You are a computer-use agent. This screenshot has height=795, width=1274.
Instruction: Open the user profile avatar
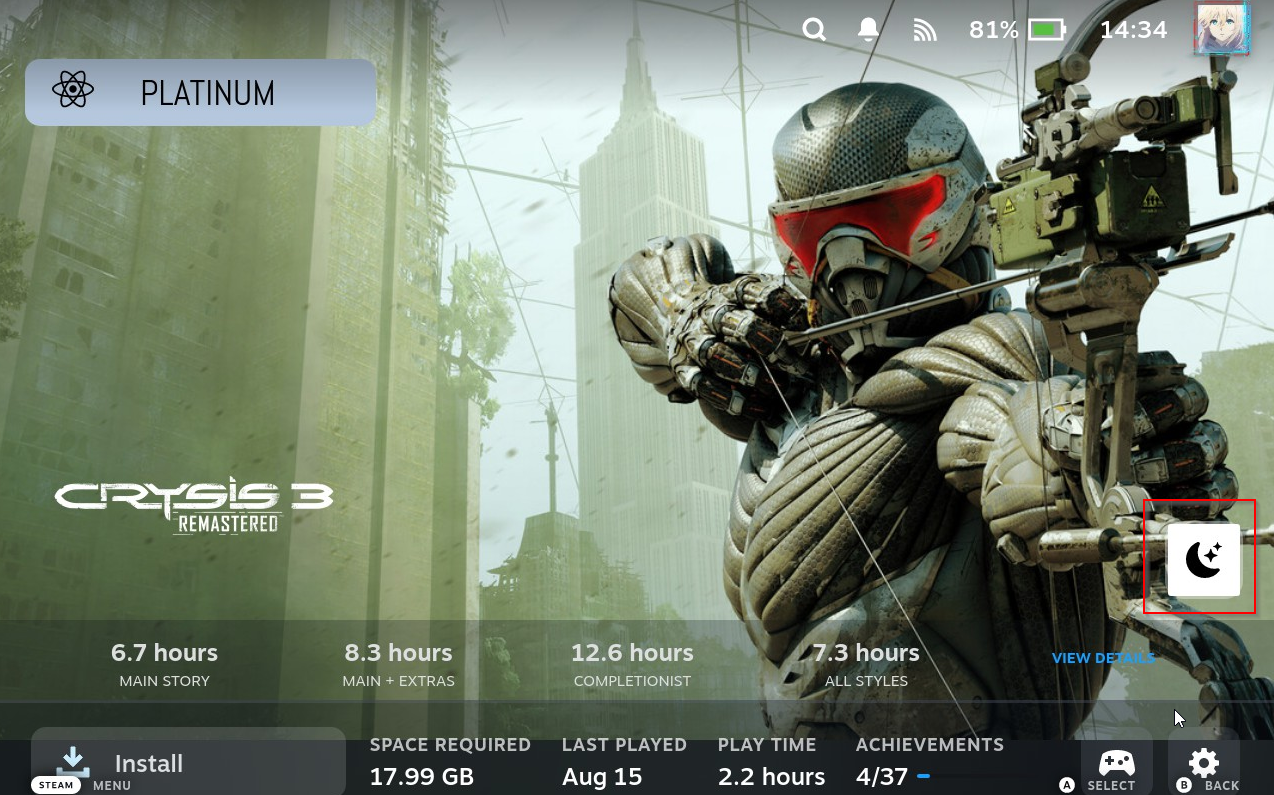(x=1222, y=28)
